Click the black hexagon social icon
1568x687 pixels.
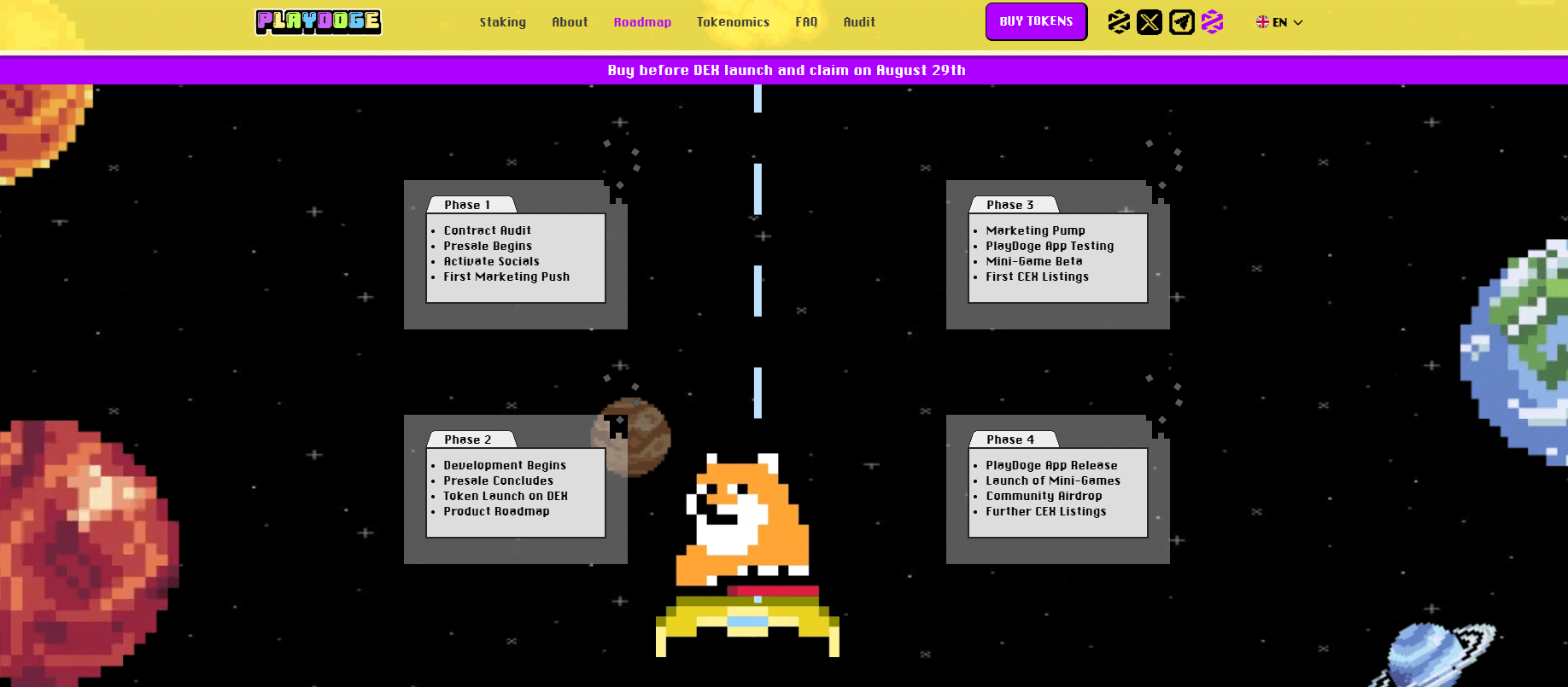click(1118, 22)
